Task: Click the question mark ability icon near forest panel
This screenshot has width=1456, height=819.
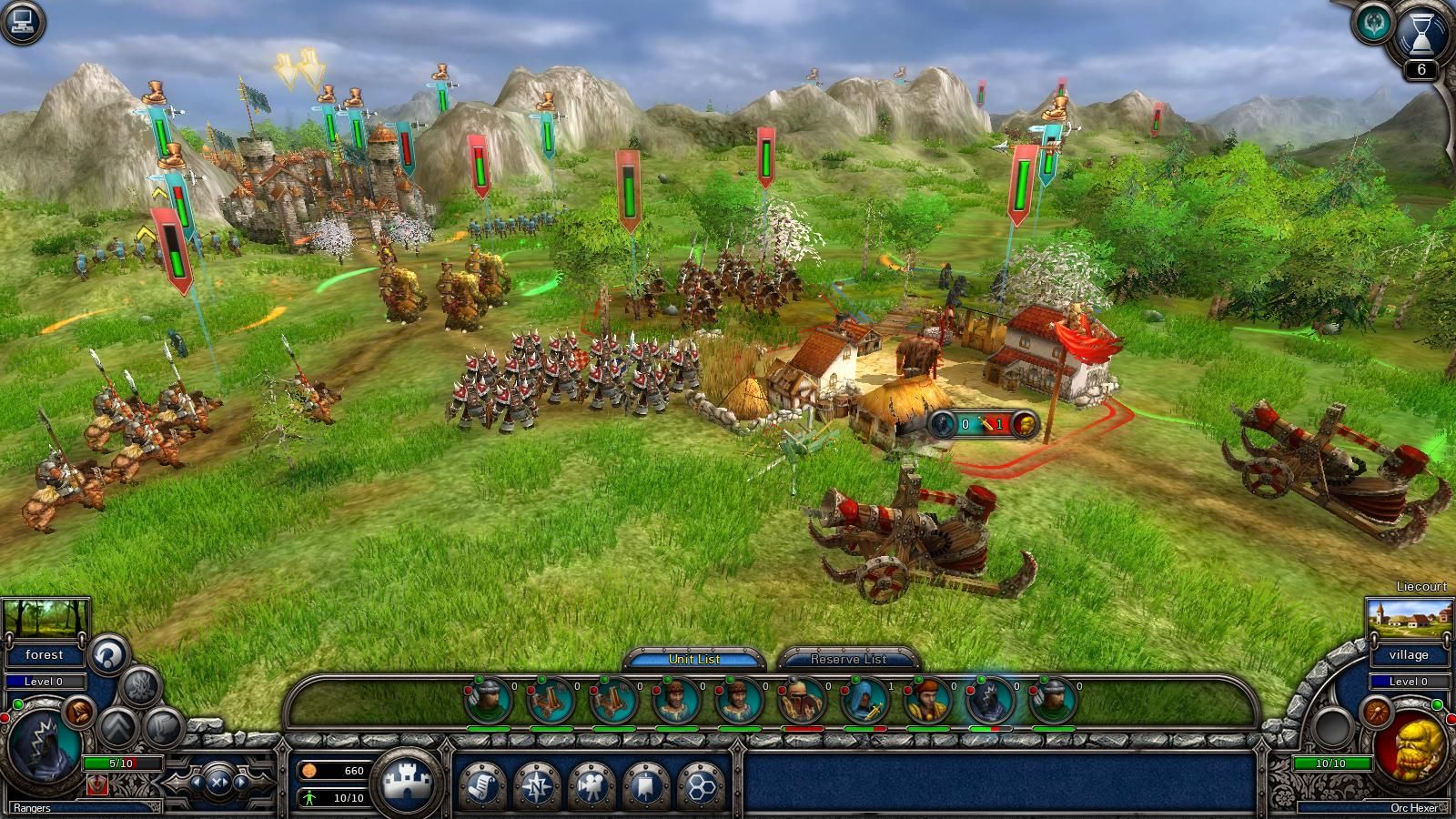Action: 106,655
